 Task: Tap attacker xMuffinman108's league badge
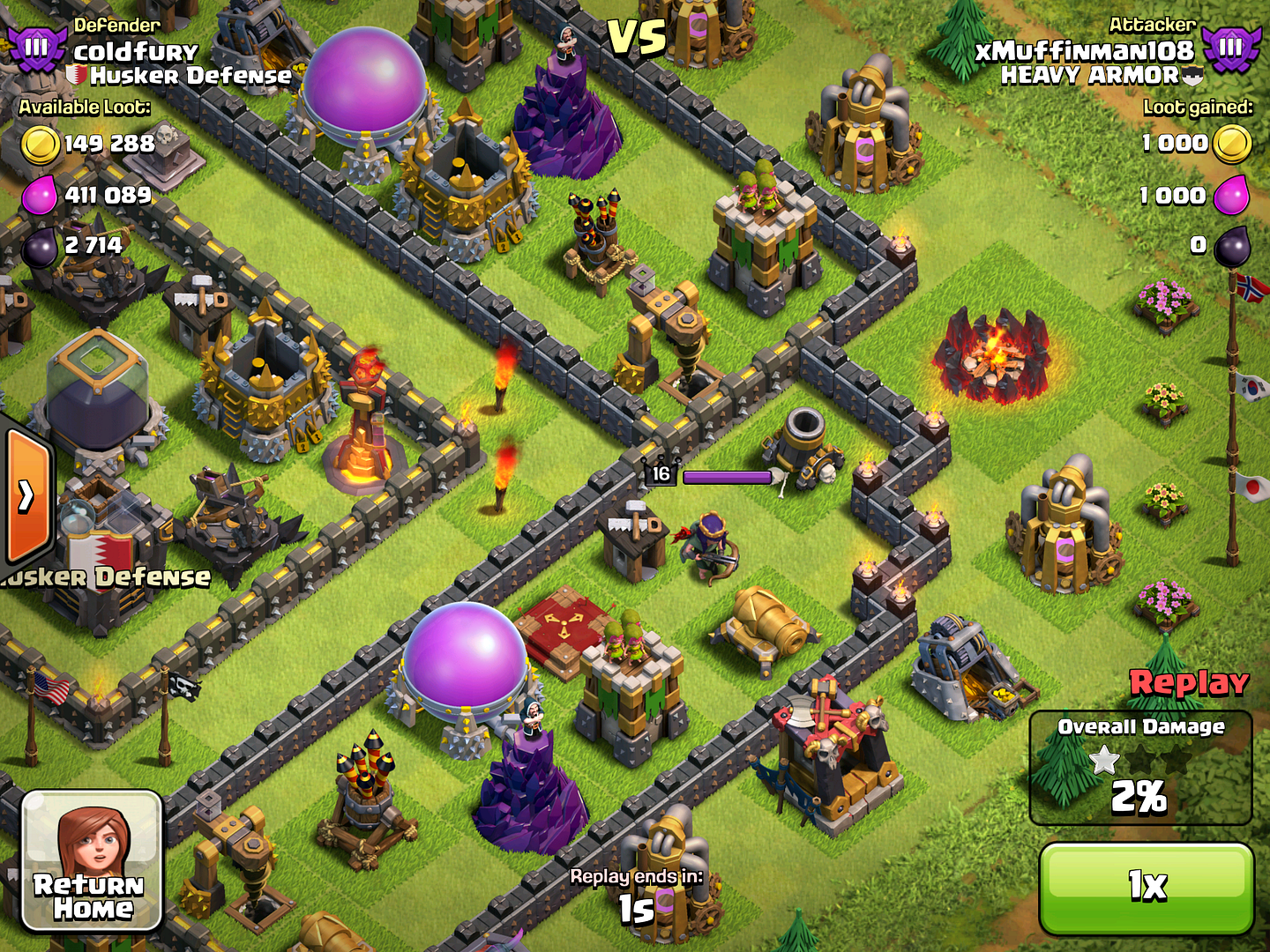pos(1230,48)
